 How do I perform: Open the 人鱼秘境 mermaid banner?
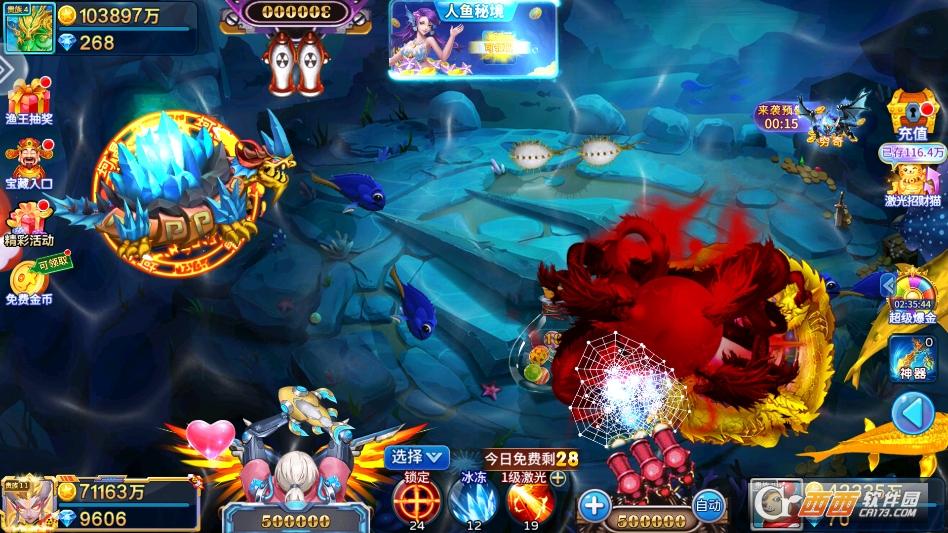tap(472, 40)
